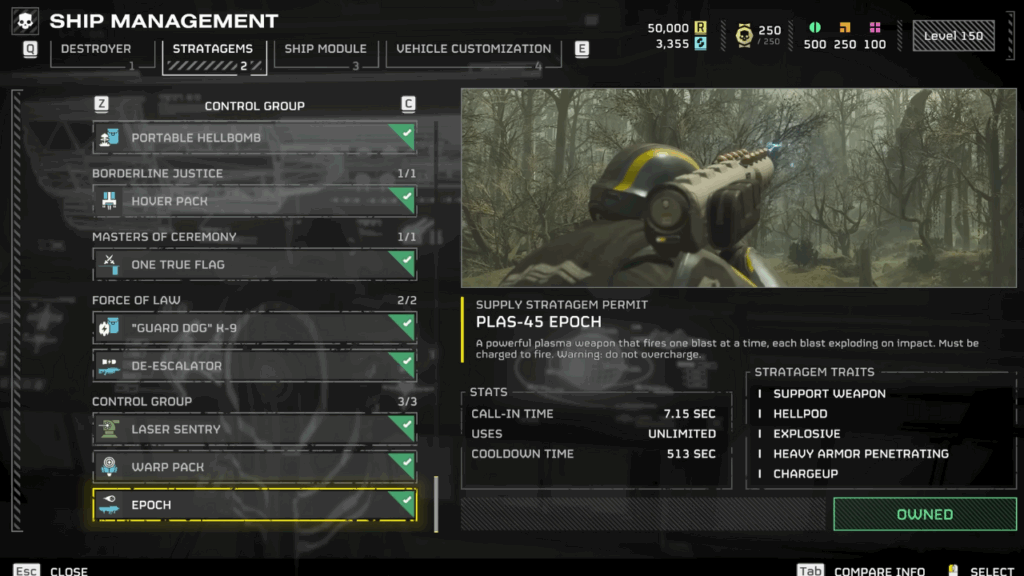
Task: Go to the Ship Module tab
Action: pyautogui.click(x=325, y=49)
